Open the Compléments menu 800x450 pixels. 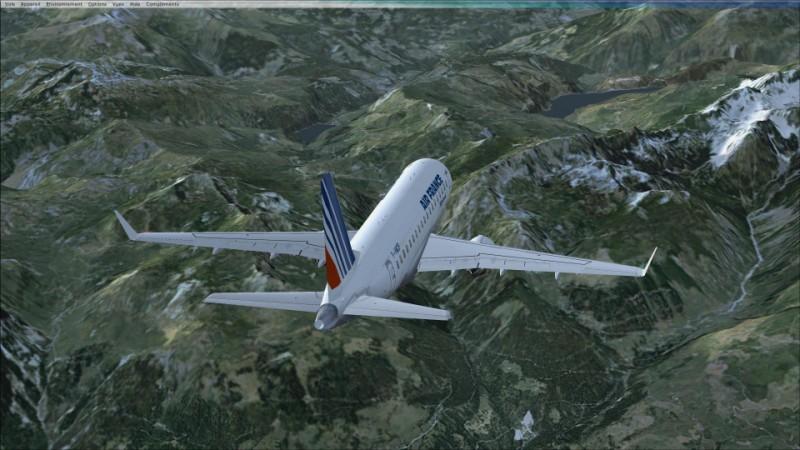coord(162,4)
